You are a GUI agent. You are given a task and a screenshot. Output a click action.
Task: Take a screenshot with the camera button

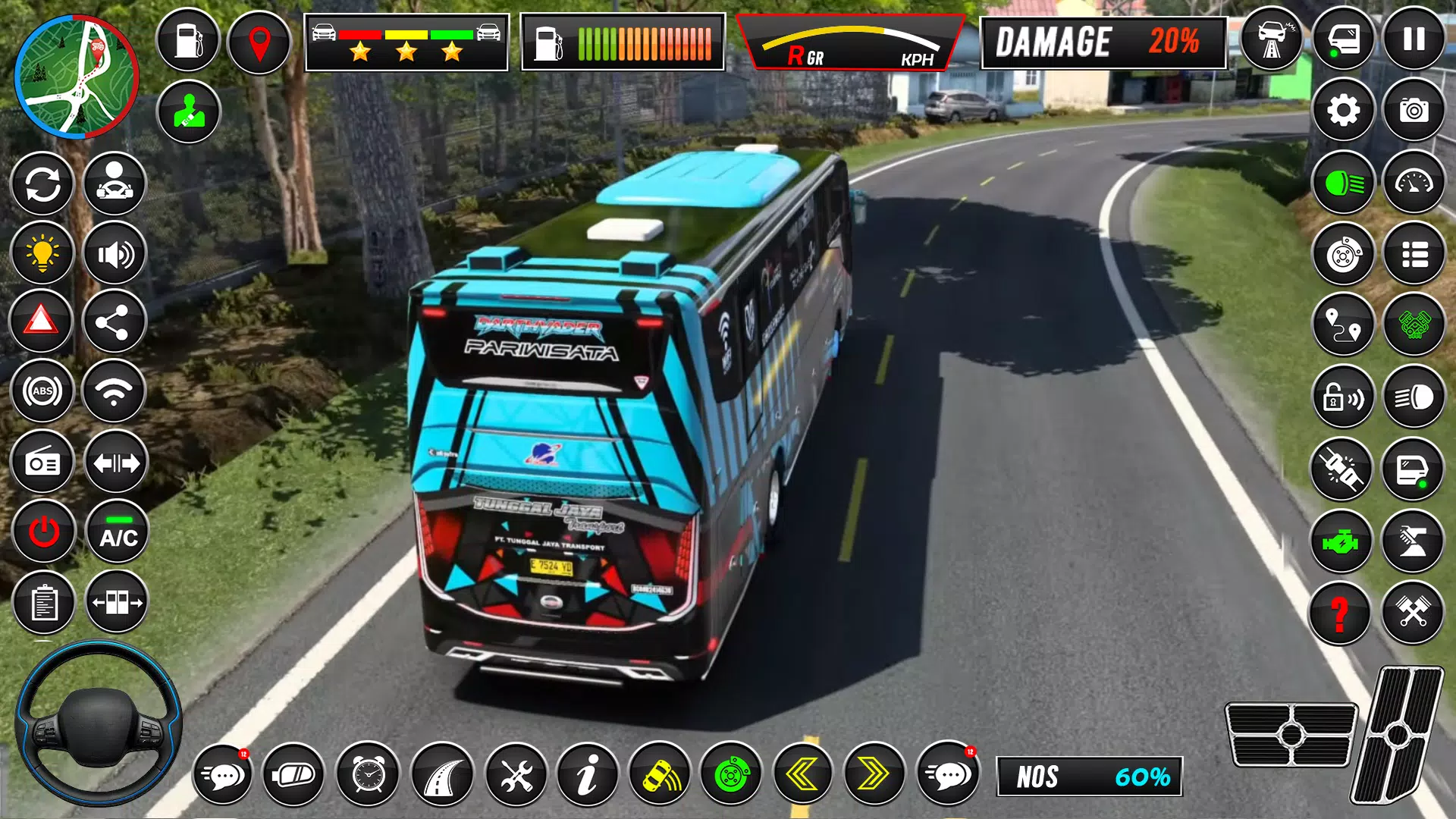pyautogui.click(x=1414, y=111)
